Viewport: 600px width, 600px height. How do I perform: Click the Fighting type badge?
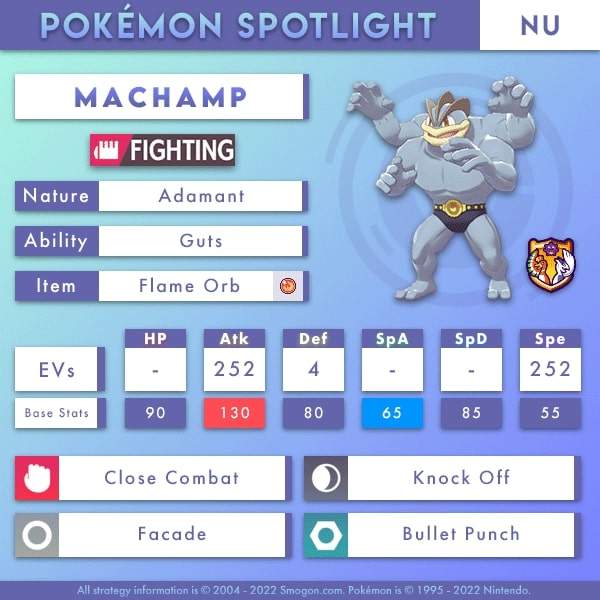pyautogui.click(x=162, y=151)
